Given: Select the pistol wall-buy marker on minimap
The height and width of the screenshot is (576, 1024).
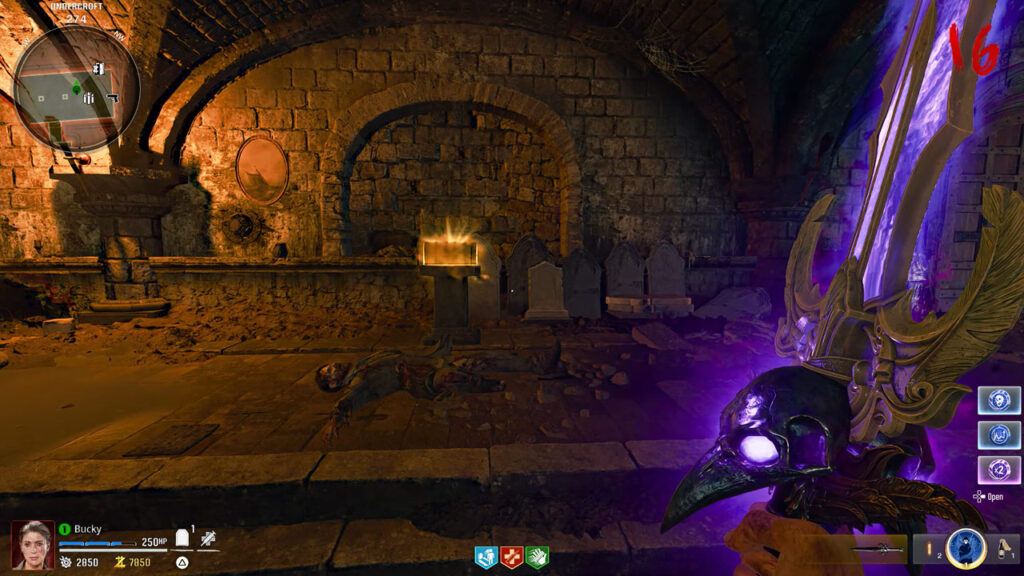Looking at the screenshot, I should (x=112, y=98).
